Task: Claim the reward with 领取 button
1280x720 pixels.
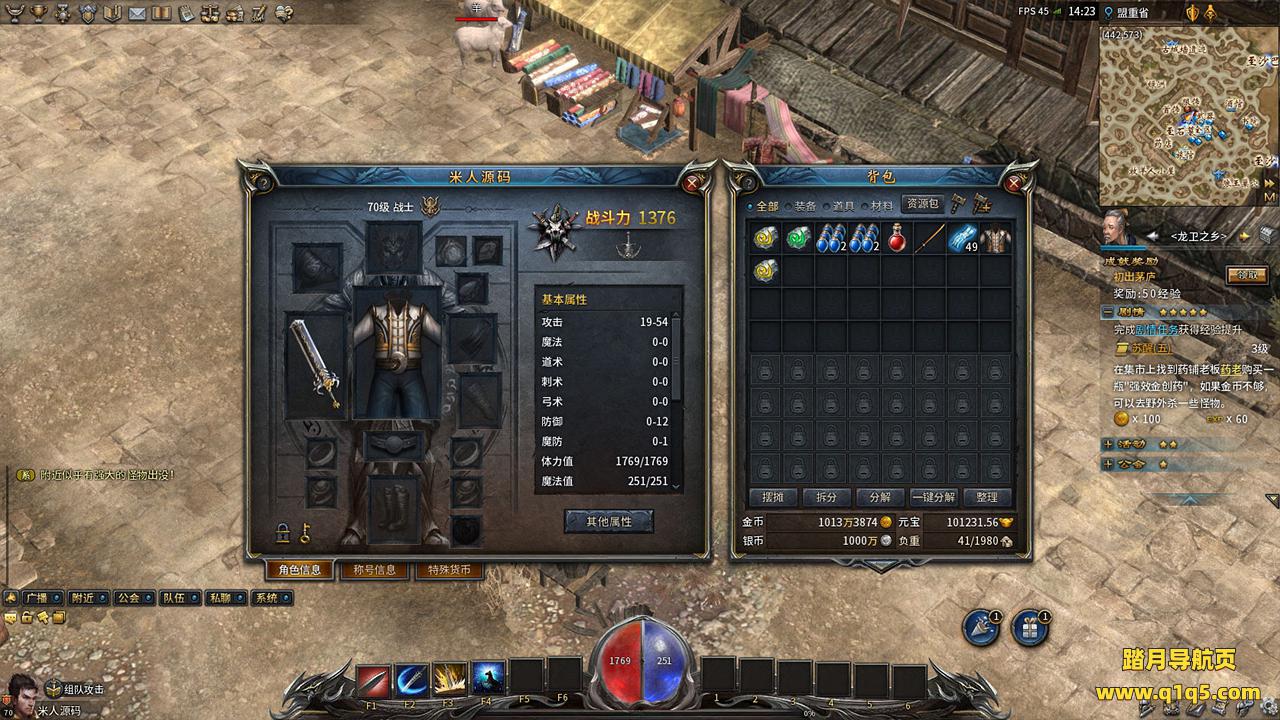Action: click(1247, 275)
